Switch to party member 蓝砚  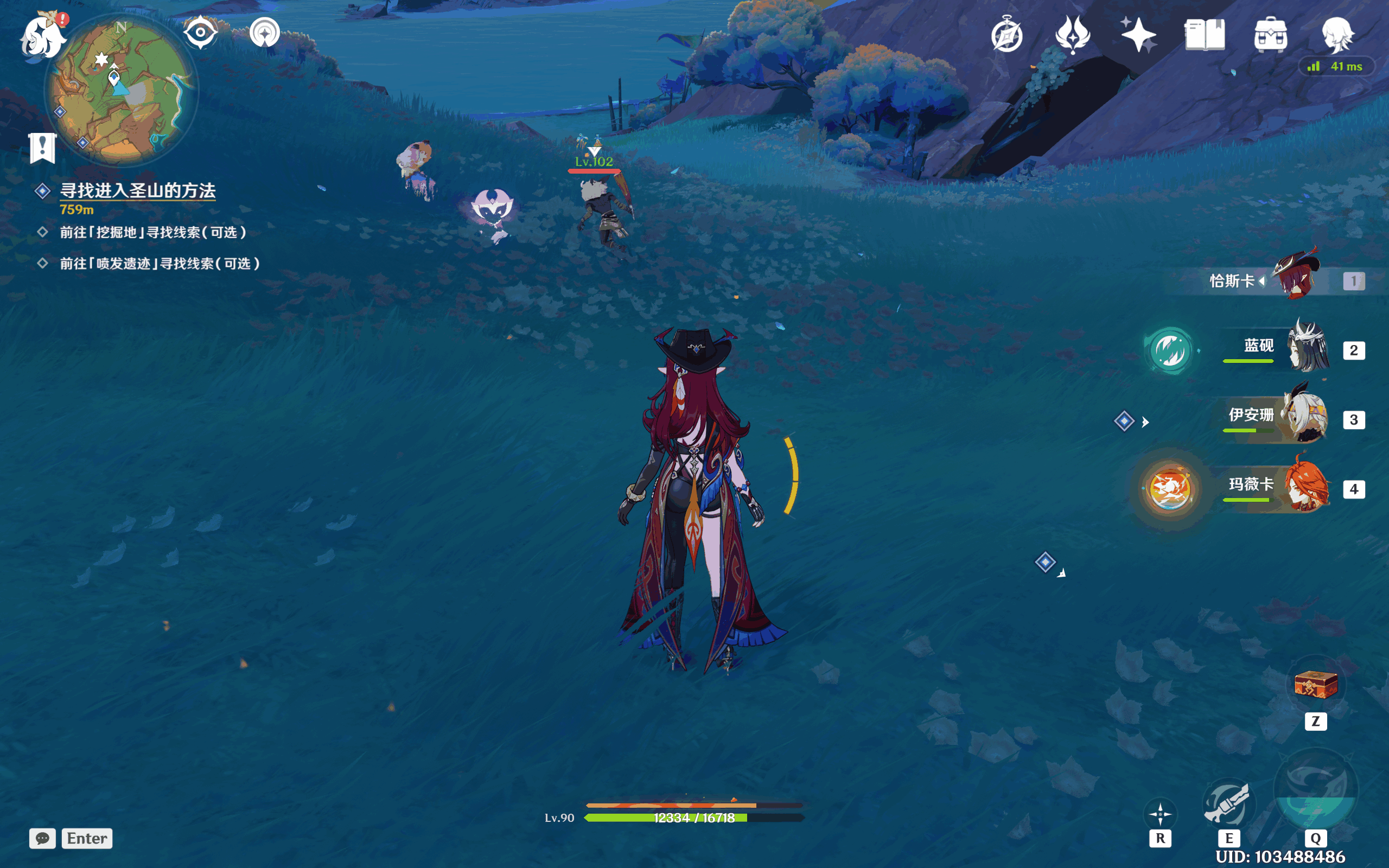click(1307, 348)
